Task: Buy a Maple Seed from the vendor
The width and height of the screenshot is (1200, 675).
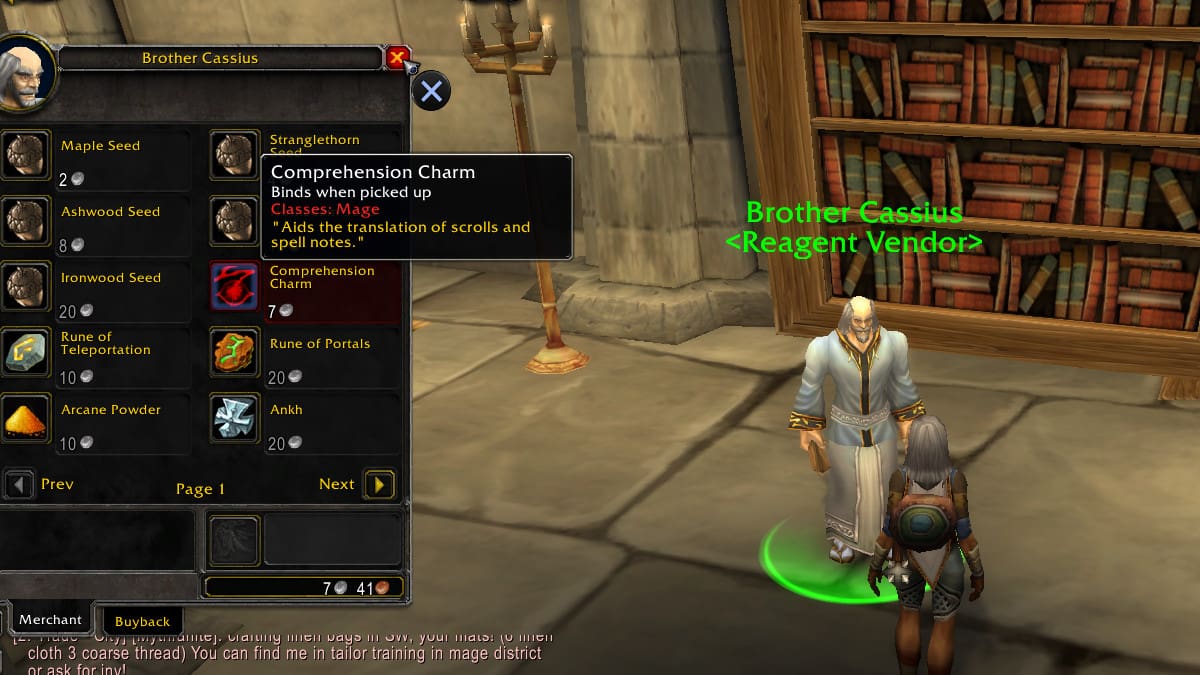Action: 24,154
